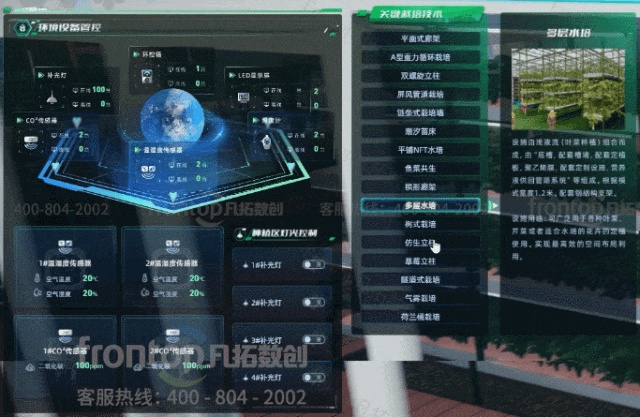Choose 仿生立柱 in the technique list
The height and width of the screenshot is (417, 640).
click(x=422, y=243)
